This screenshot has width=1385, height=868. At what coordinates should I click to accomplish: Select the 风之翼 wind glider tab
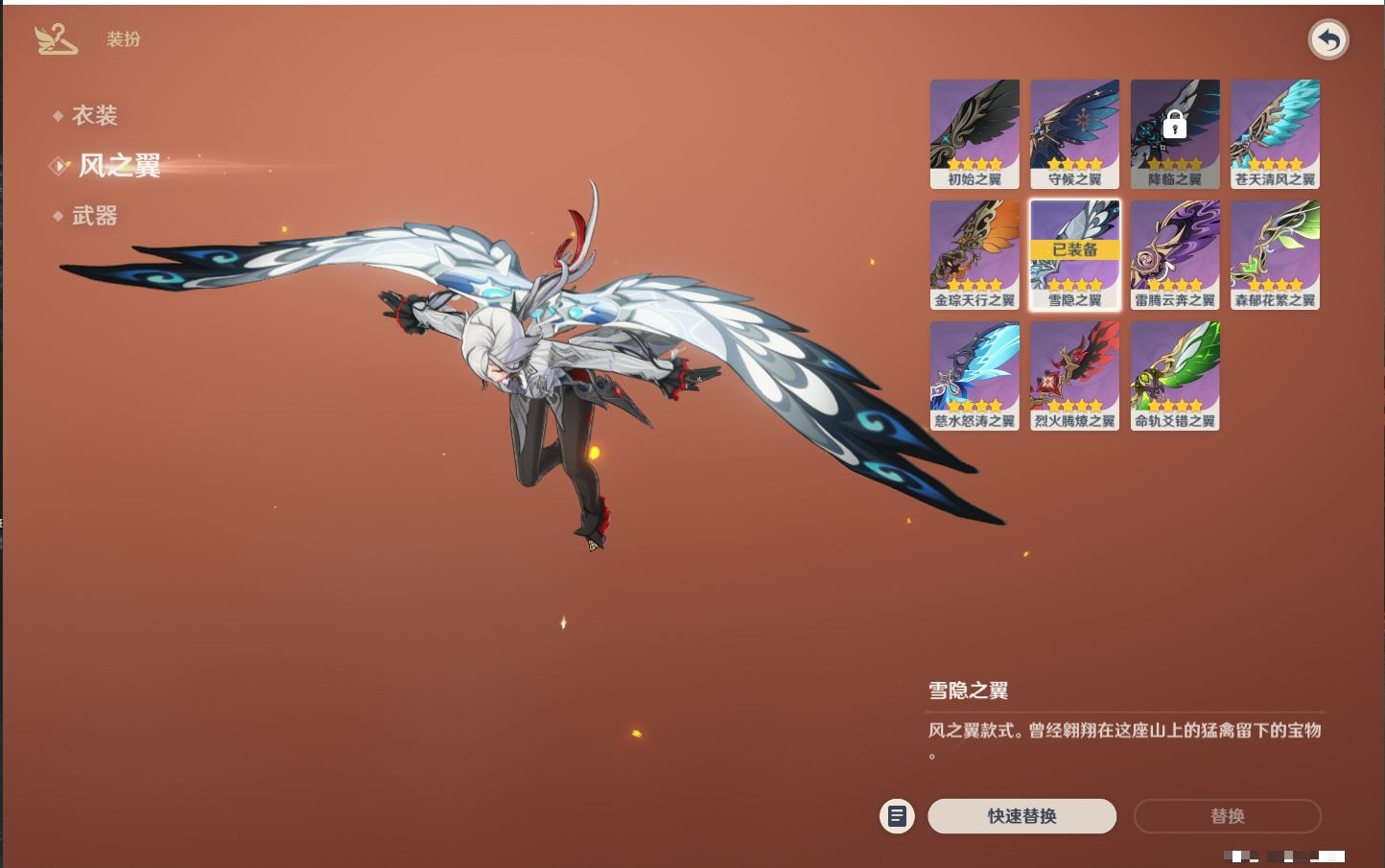(119, 166)
